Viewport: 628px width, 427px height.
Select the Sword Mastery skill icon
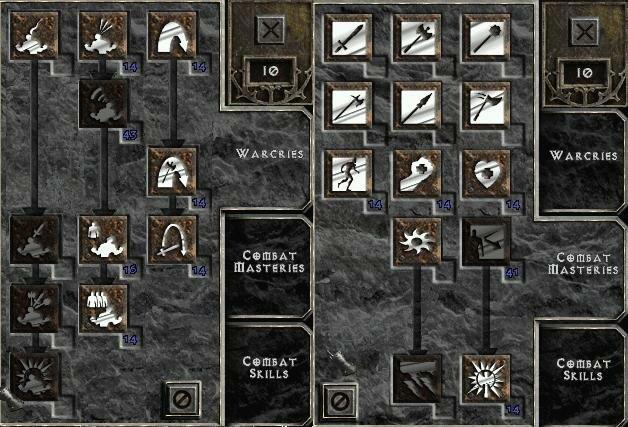[349, 39]
